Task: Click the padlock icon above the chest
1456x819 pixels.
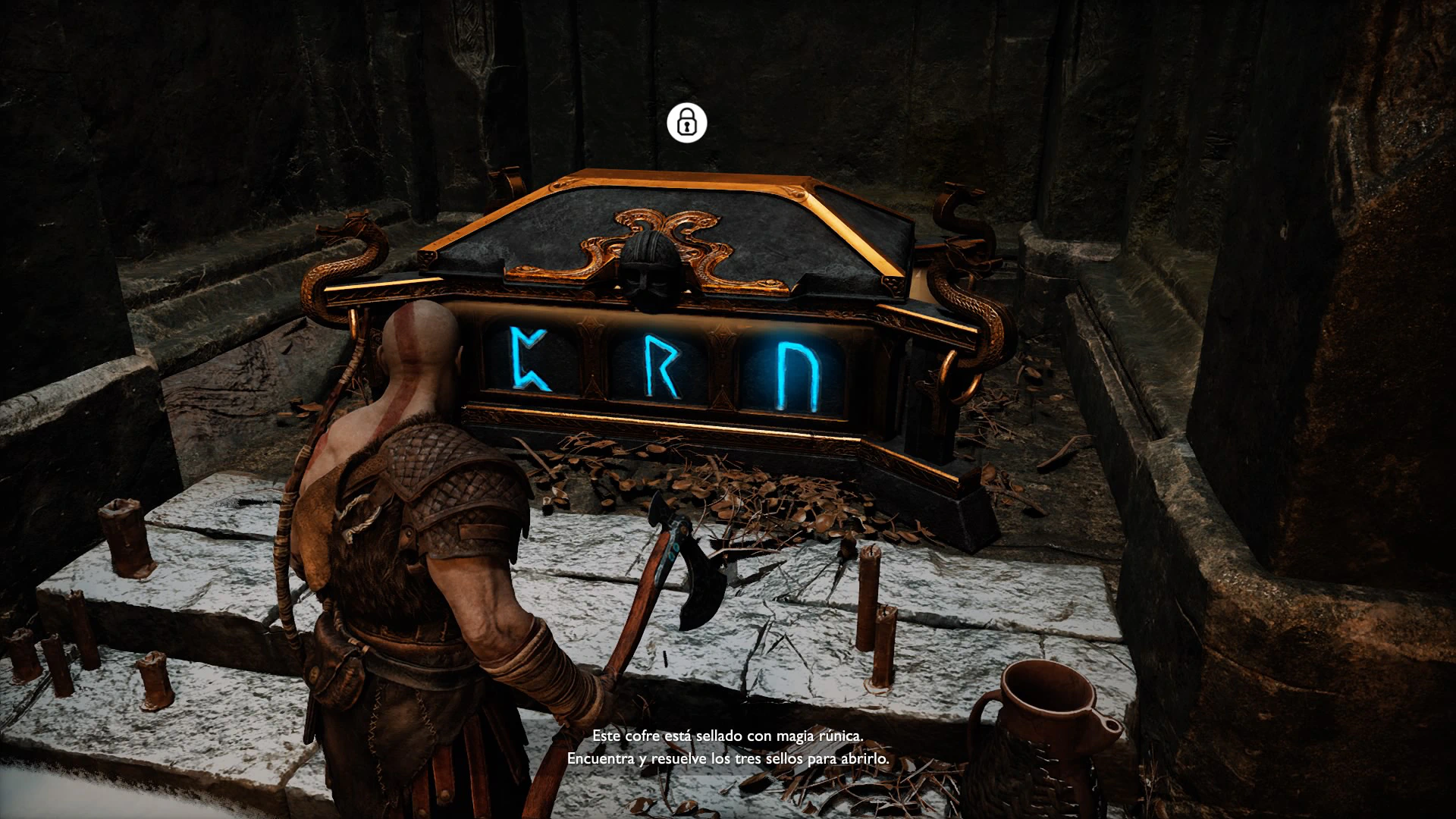Action: point(686,122)
